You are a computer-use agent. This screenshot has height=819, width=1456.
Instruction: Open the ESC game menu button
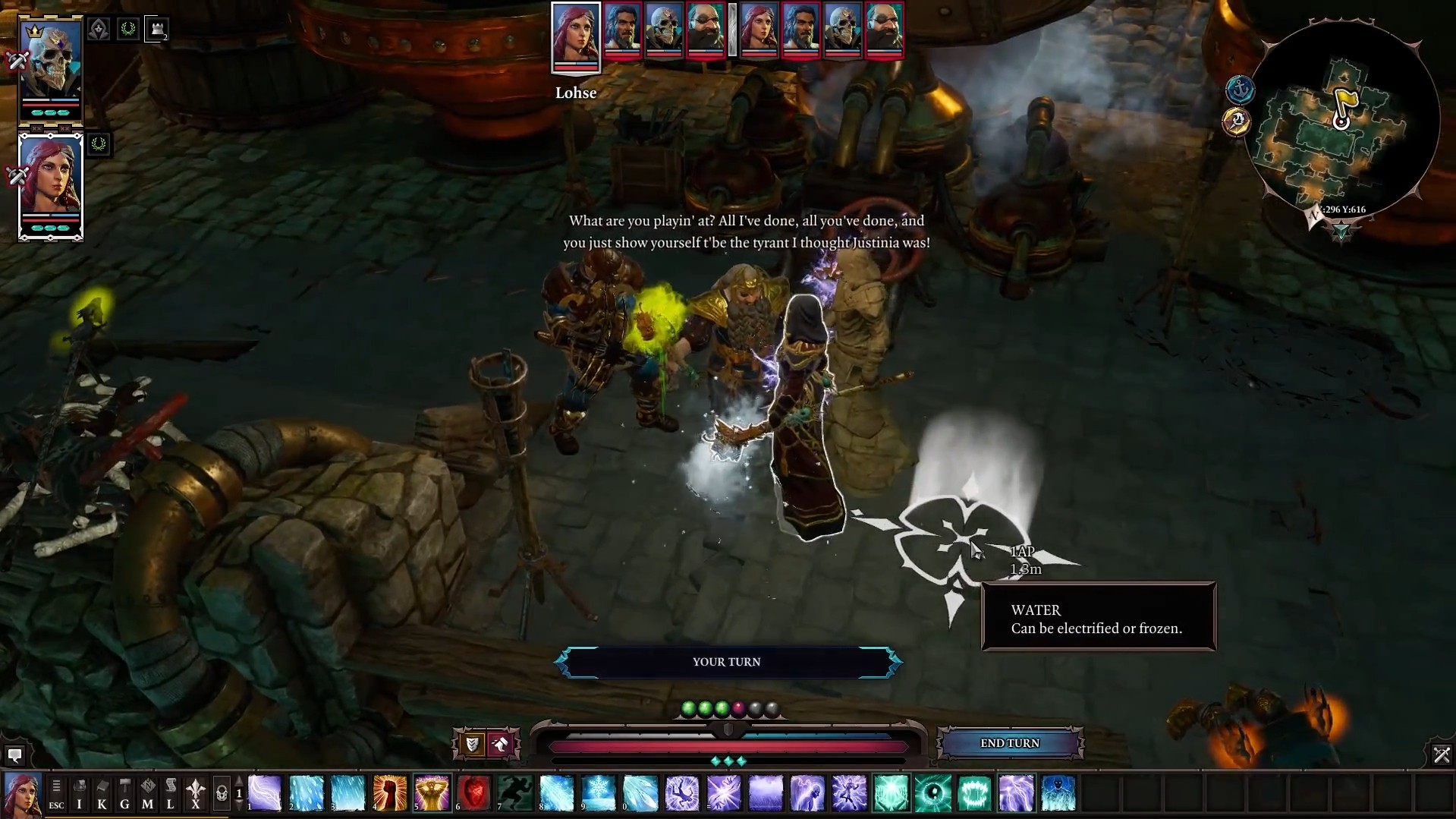pos(56,793)
